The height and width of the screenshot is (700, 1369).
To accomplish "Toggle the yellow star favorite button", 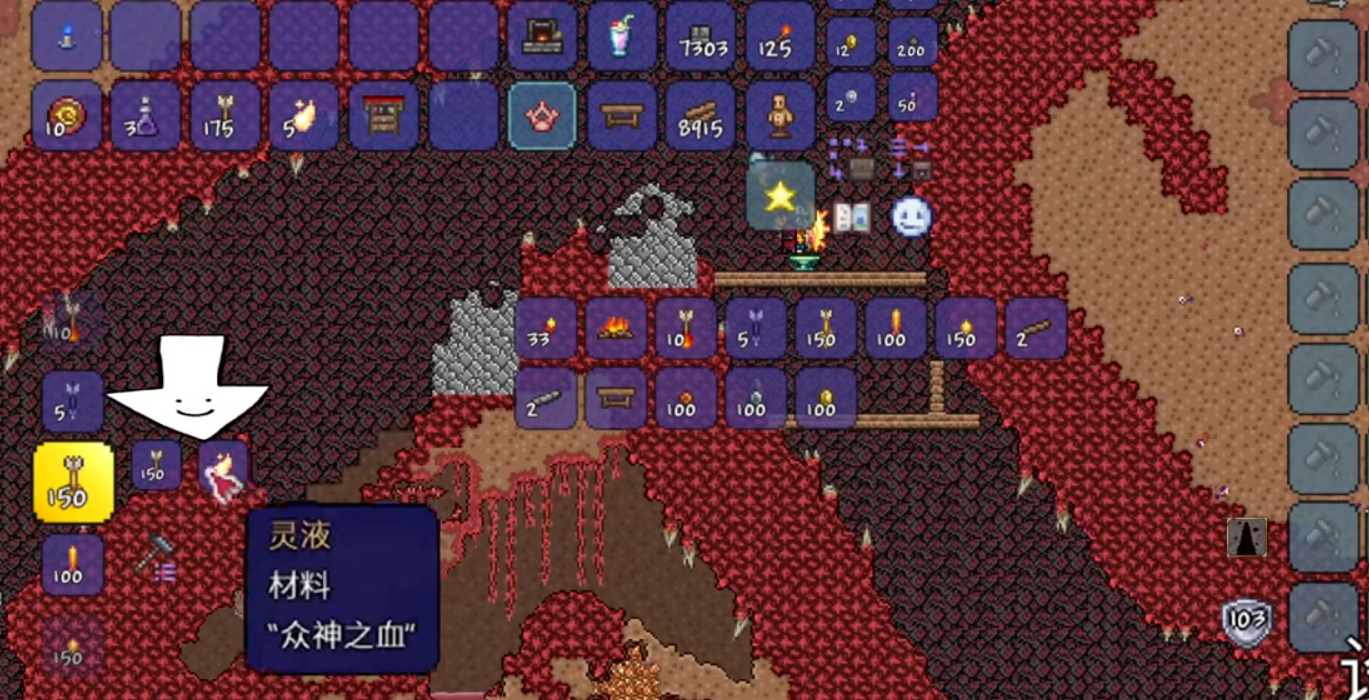I will click(x=780, y=196).
